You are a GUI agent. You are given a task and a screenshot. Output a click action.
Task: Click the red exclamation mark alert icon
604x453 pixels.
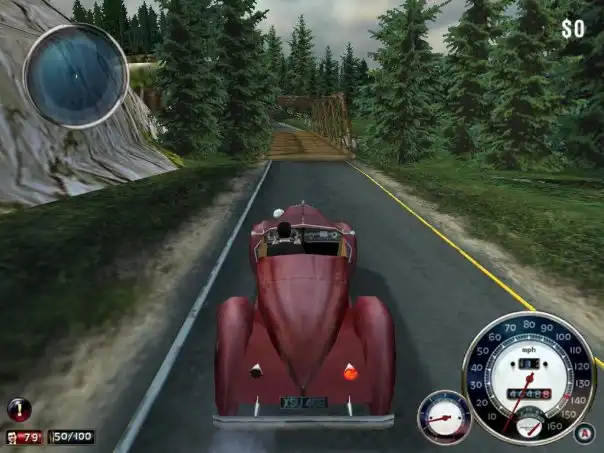(19, 408)
